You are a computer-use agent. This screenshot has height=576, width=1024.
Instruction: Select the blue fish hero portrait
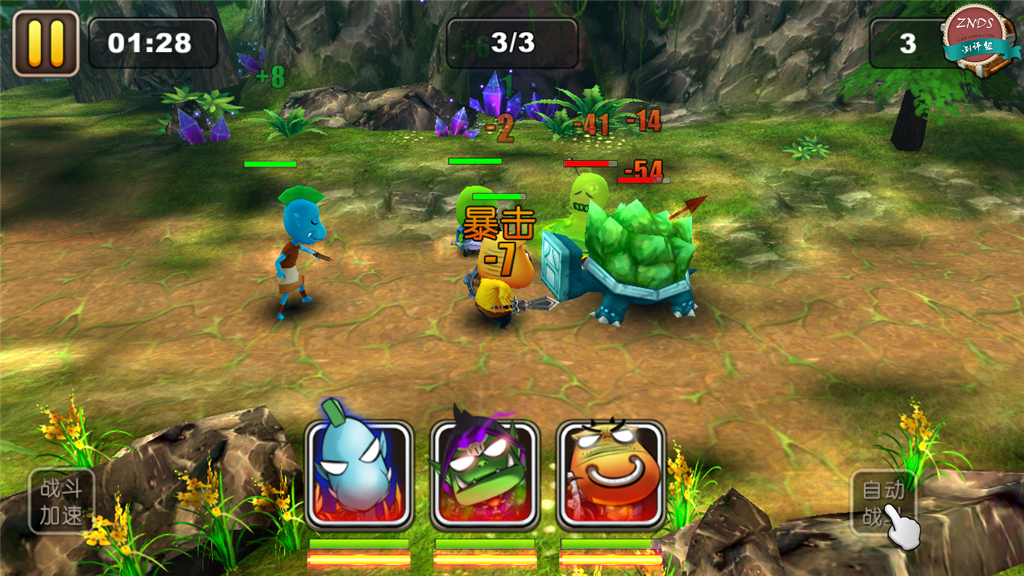point(359,474)
